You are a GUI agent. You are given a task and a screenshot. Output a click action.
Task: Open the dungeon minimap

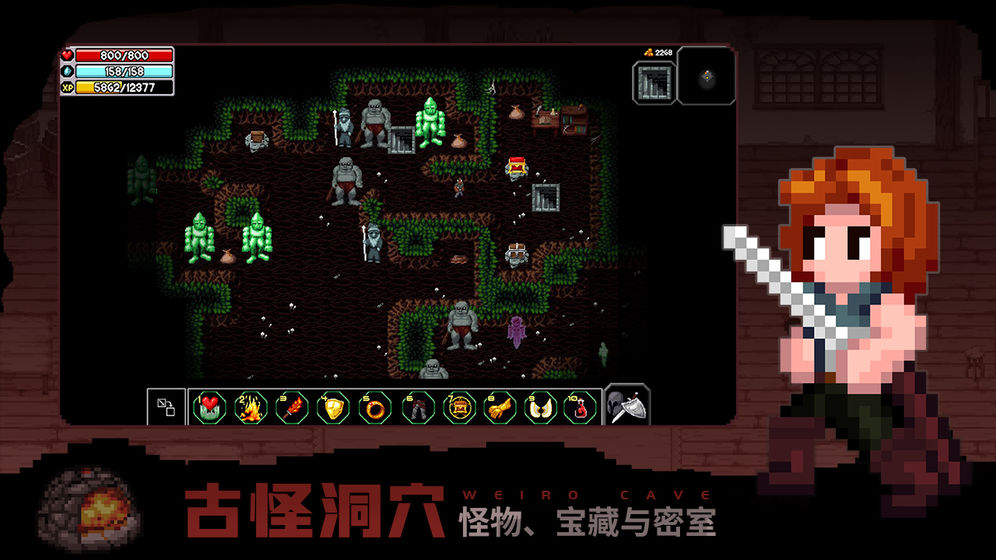point(706,76)
